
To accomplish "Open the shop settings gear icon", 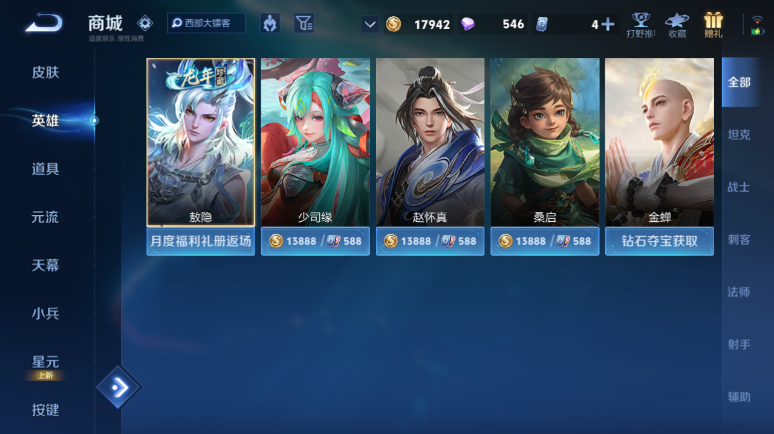I will [x=145, y=23].
